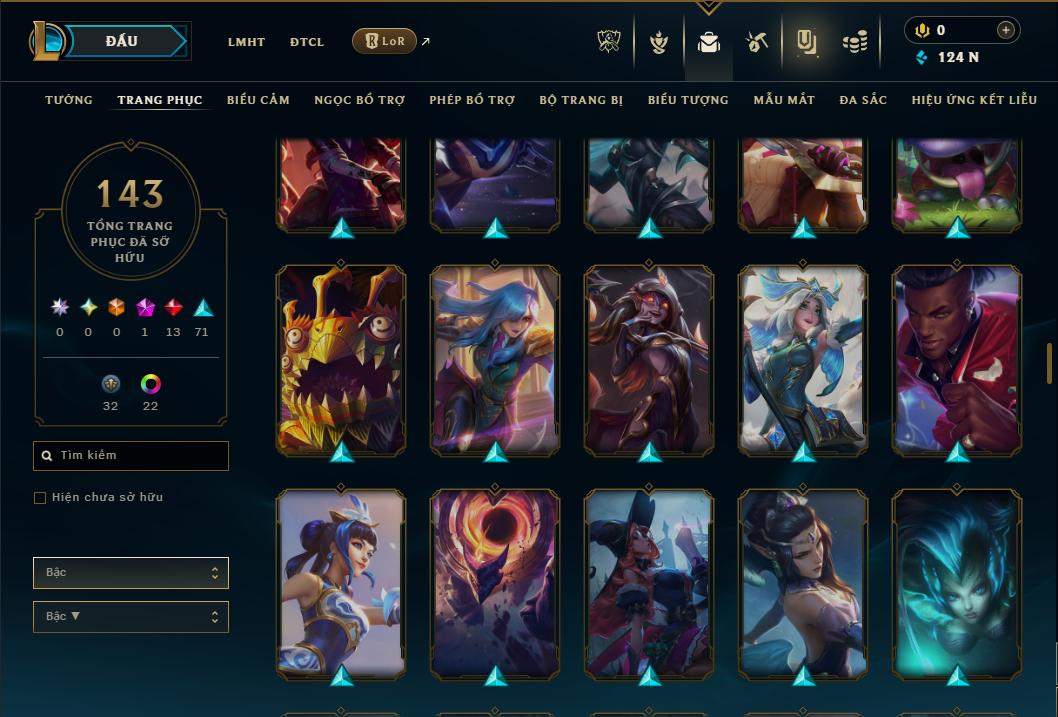Switch to the ĐTCL section

(x=307, y=42)
